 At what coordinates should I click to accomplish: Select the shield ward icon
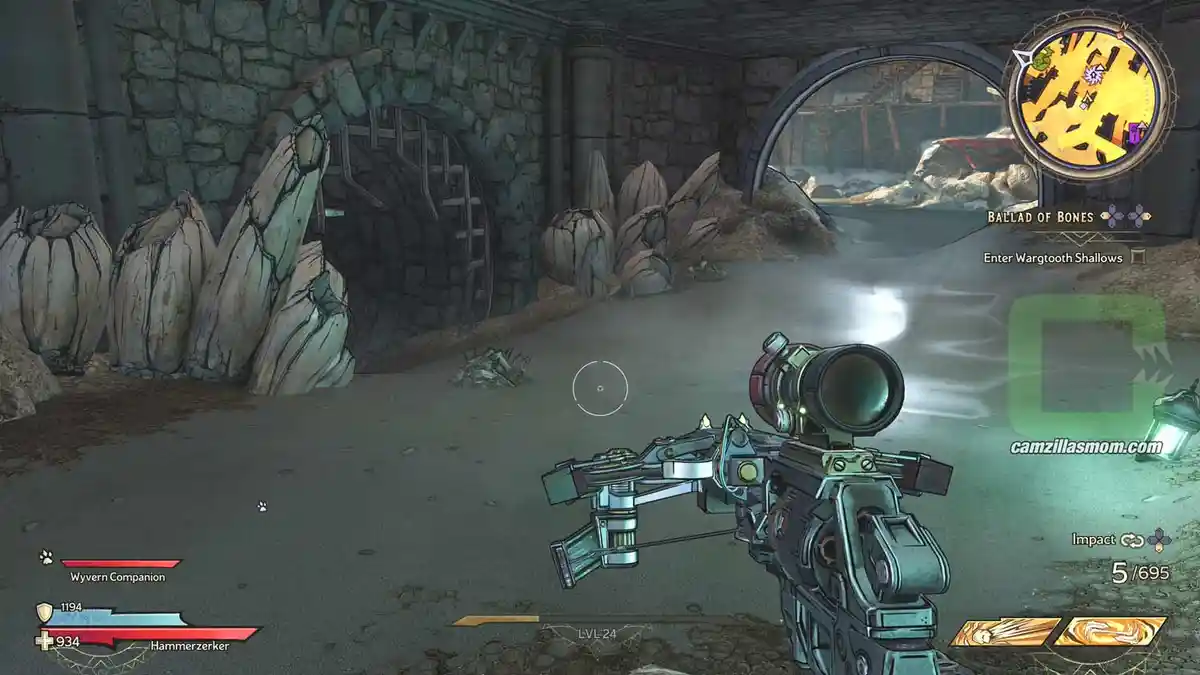44,612
